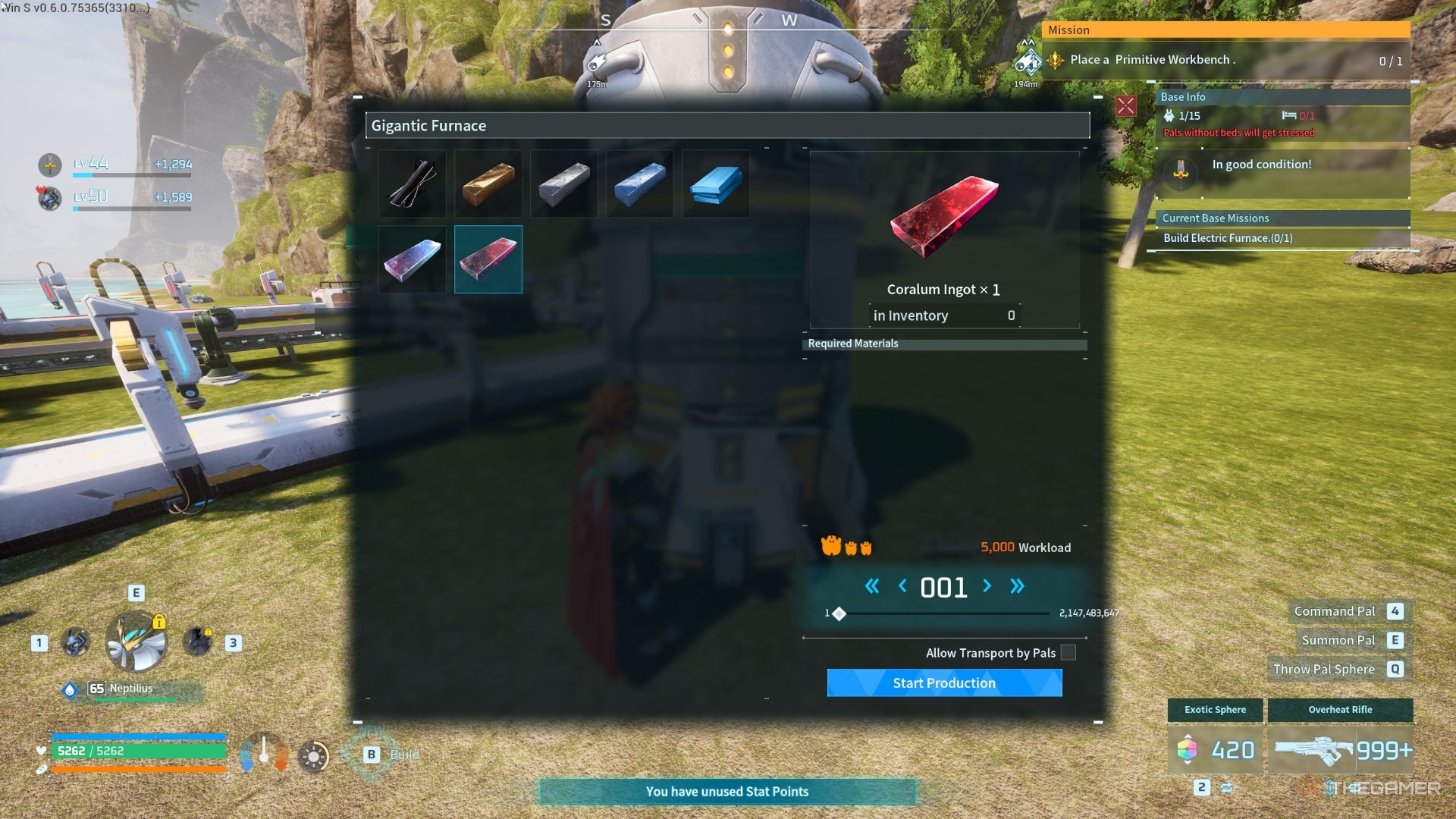Toggle Allow Transport by Pals checkbox
This screenshot has width=1456, height=819.
(1068, 652)
